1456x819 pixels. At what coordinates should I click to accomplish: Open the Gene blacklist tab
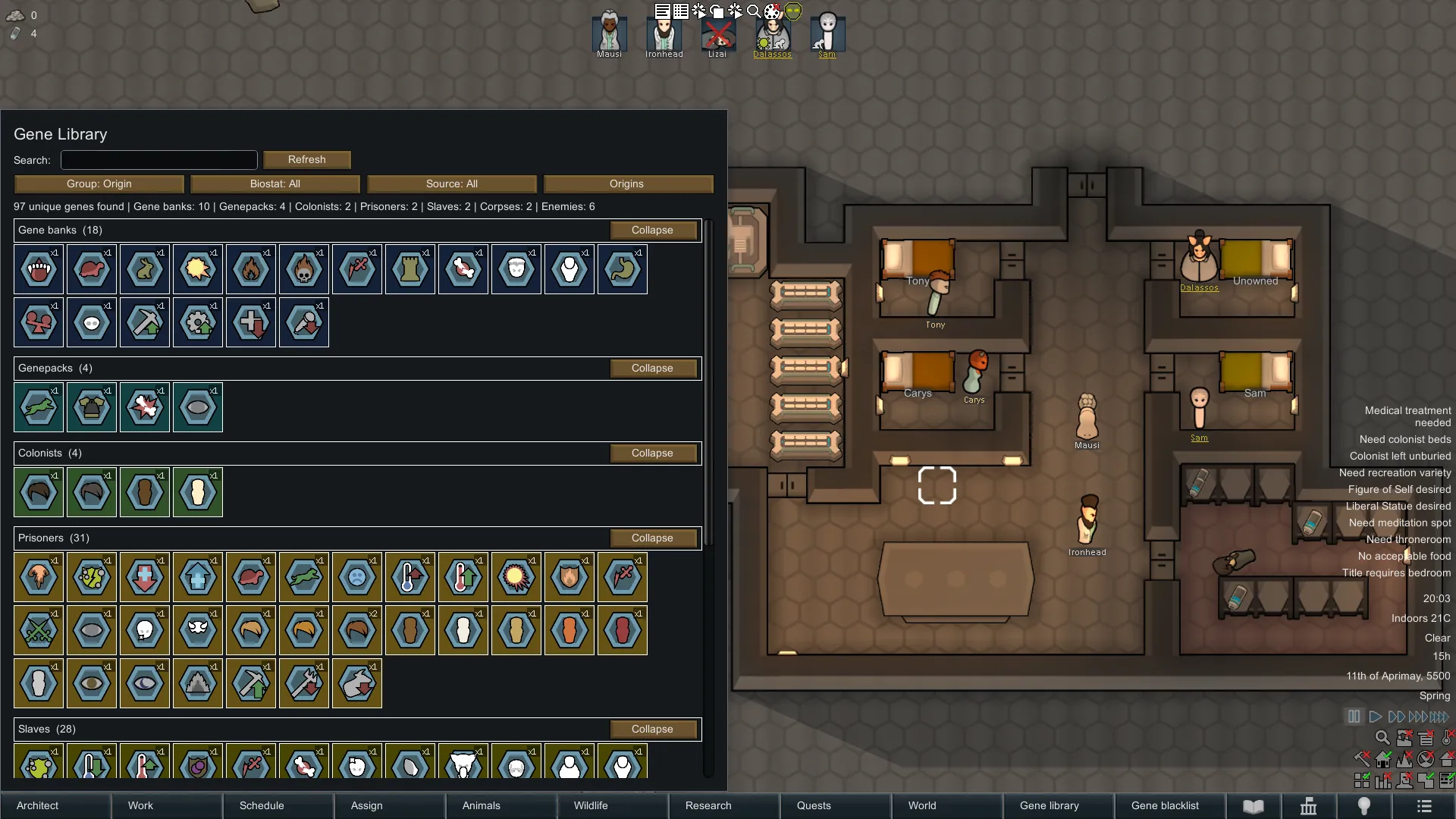coord(1167,805)
